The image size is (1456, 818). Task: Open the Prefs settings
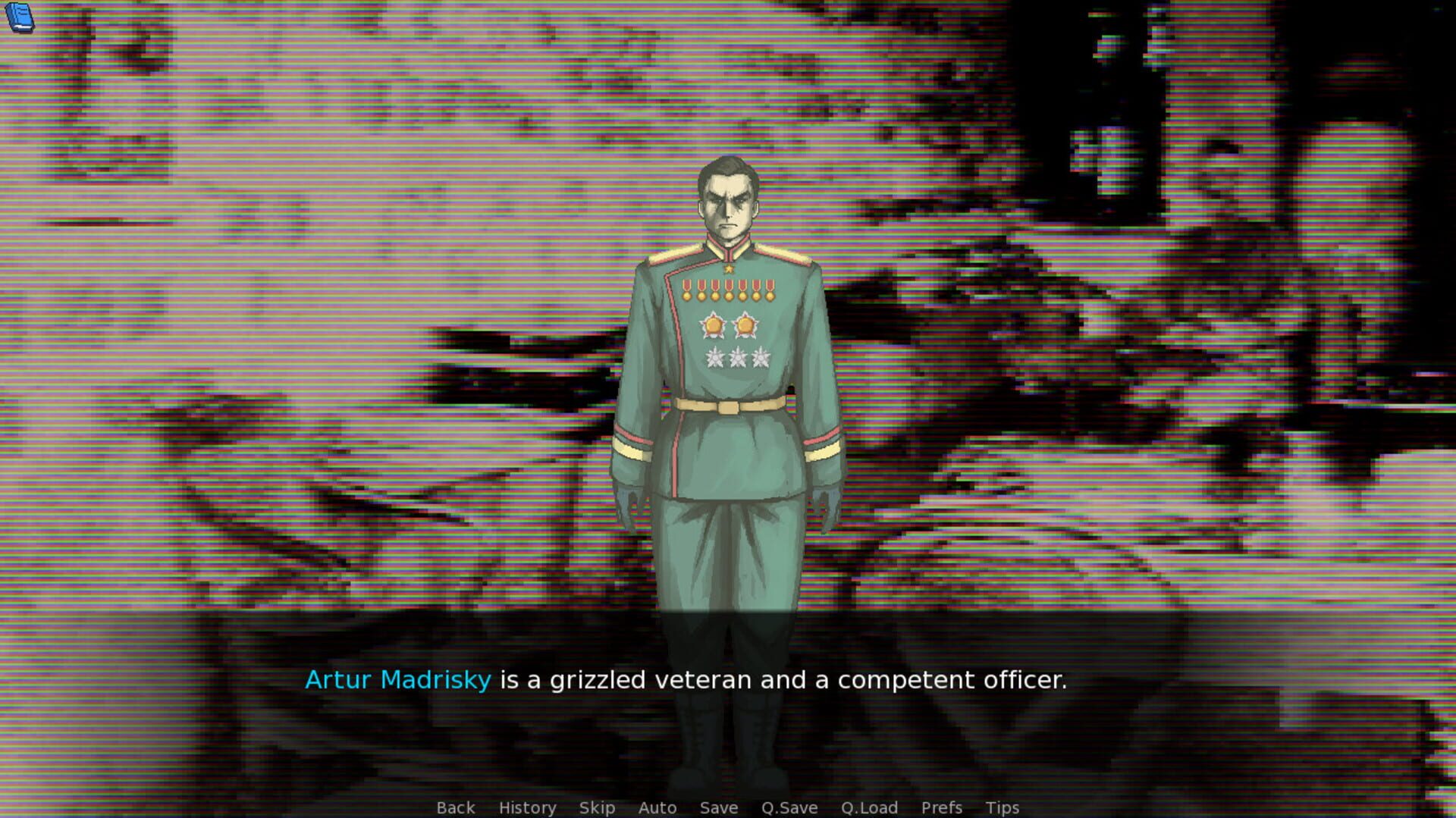[x=941, y=807]
